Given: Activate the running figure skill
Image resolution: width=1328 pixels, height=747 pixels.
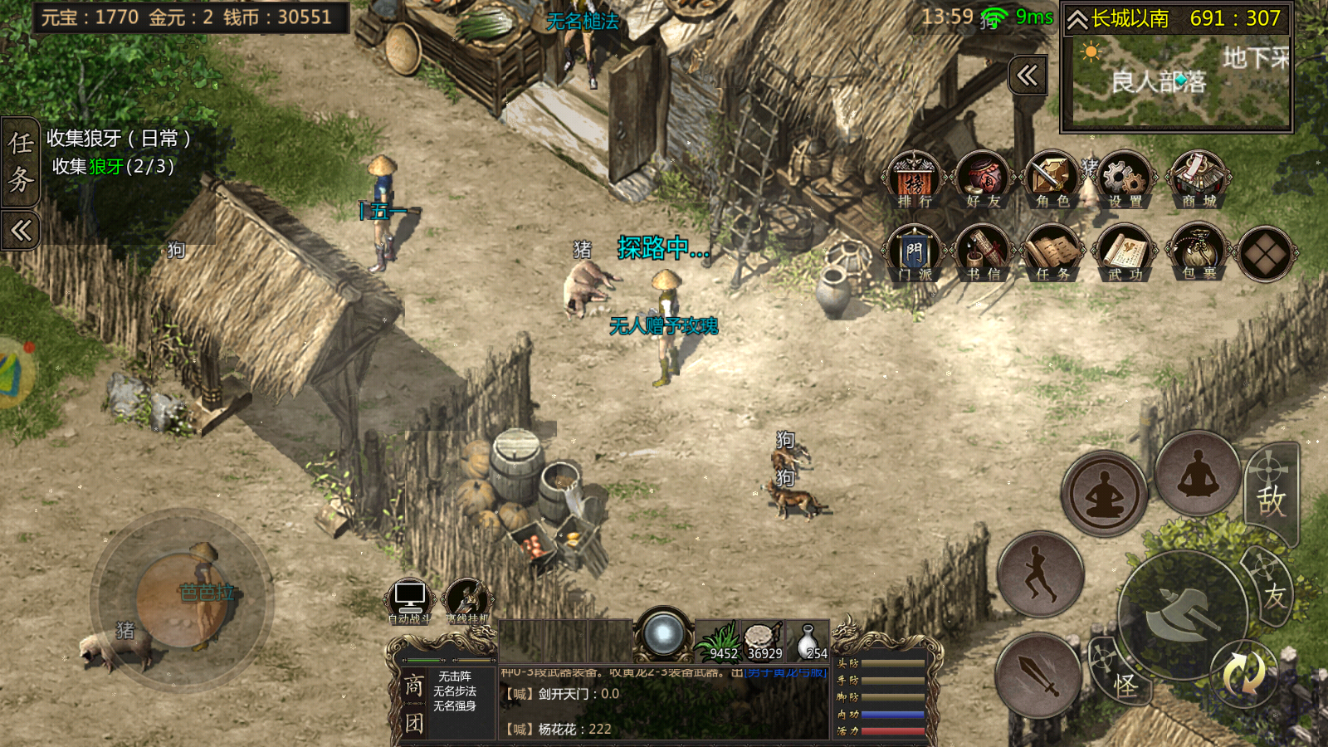Looking at the screenshot, I should point(1040,574).
